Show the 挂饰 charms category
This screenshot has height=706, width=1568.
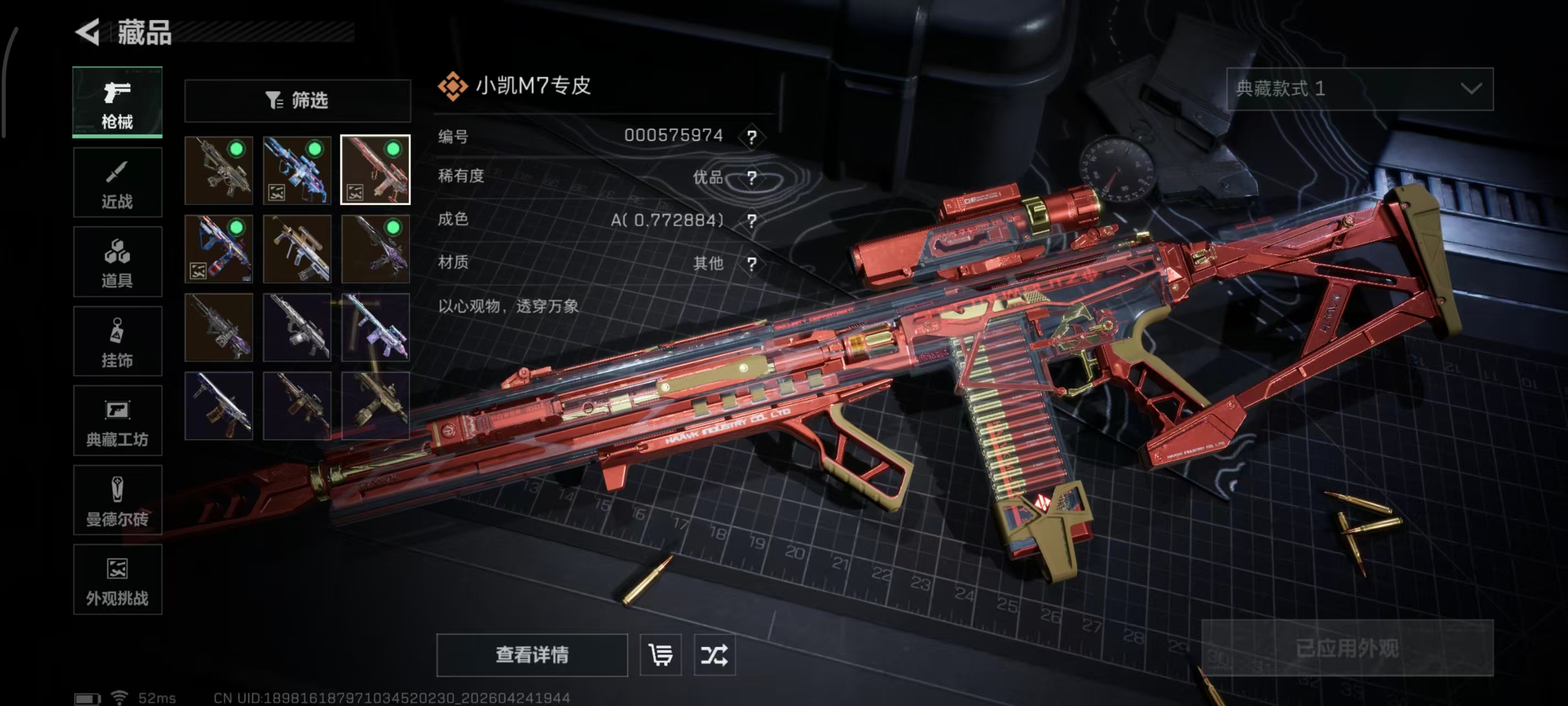(117, 342)
